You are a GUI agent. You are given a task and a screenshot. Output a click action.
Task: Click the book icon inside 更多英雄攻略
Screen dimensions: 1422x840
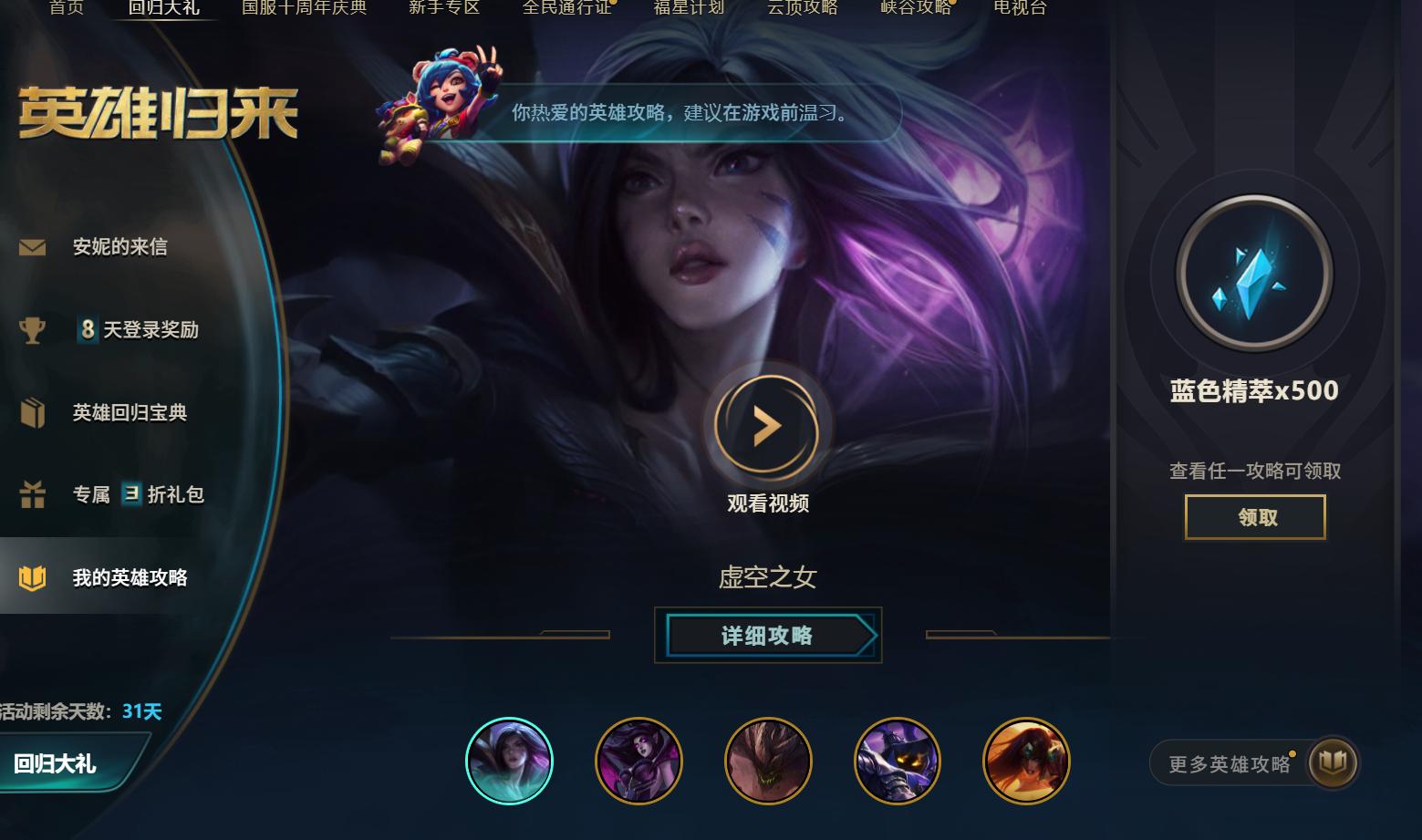coord(1332,763)
